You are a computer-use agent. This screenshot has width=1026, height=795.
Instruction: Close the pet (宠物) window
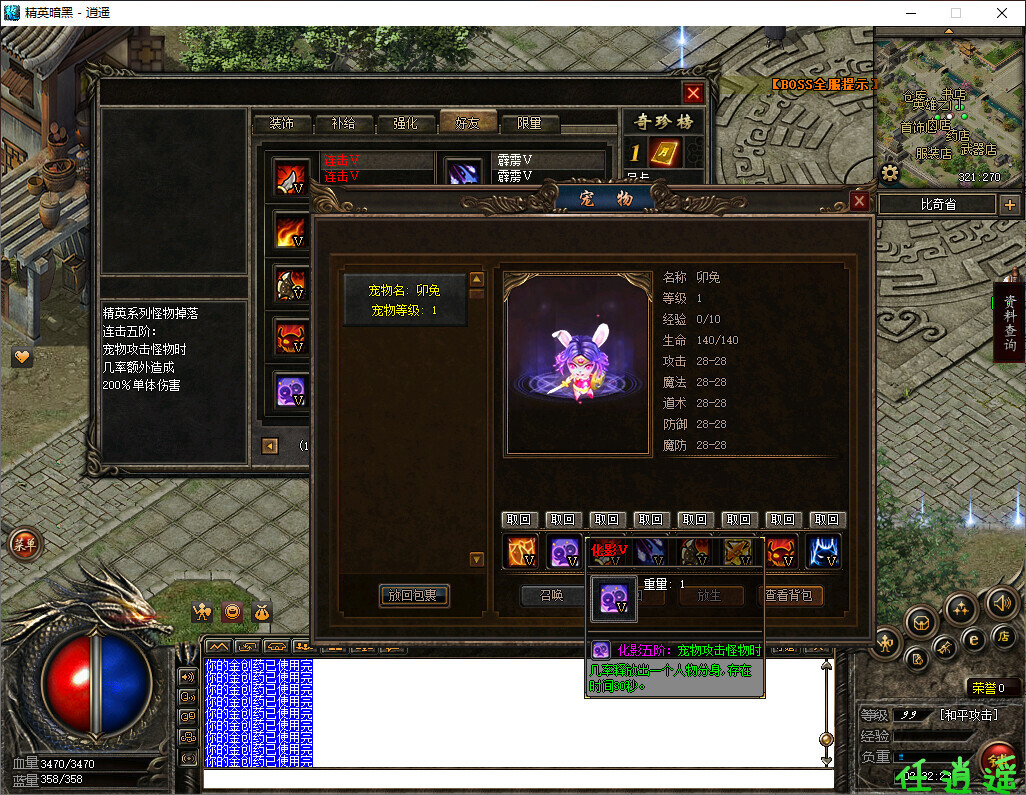tap(859, 201)
